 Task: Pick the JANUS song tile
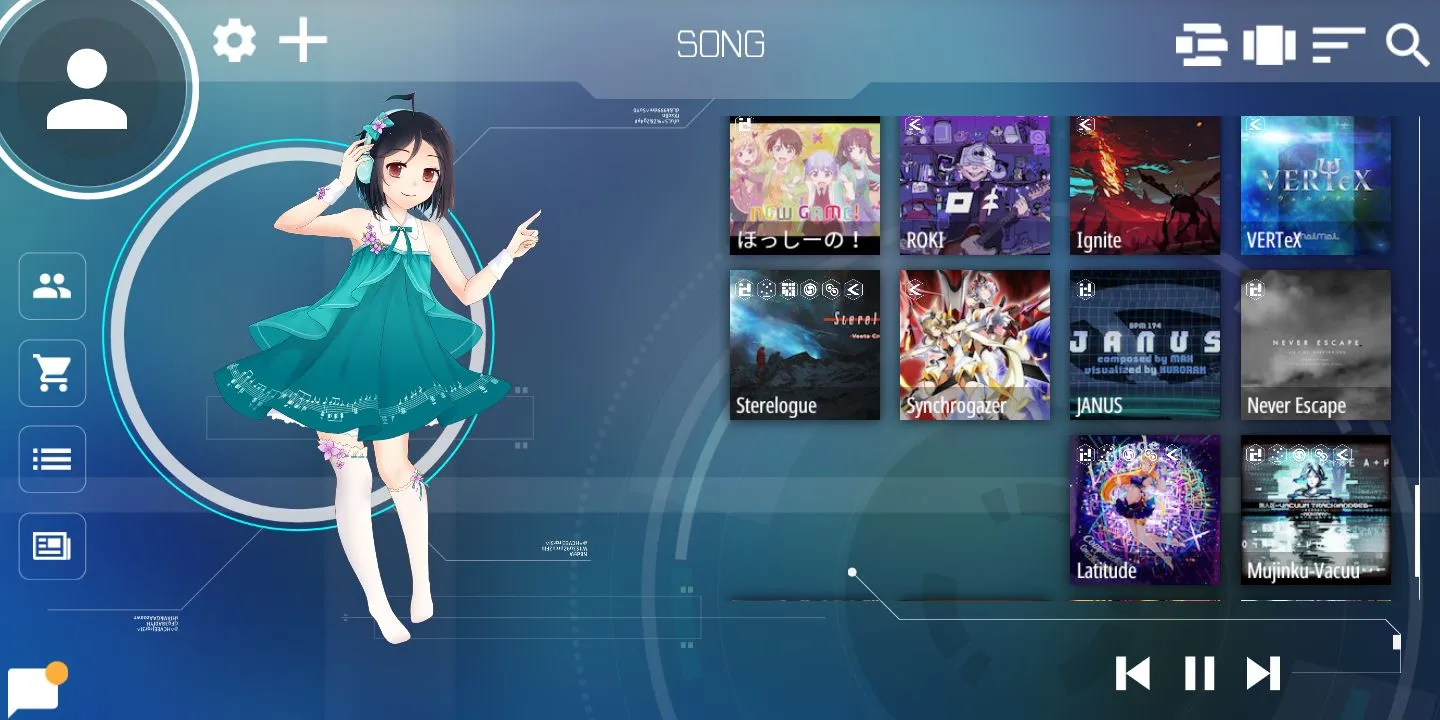click(1145, 345)
